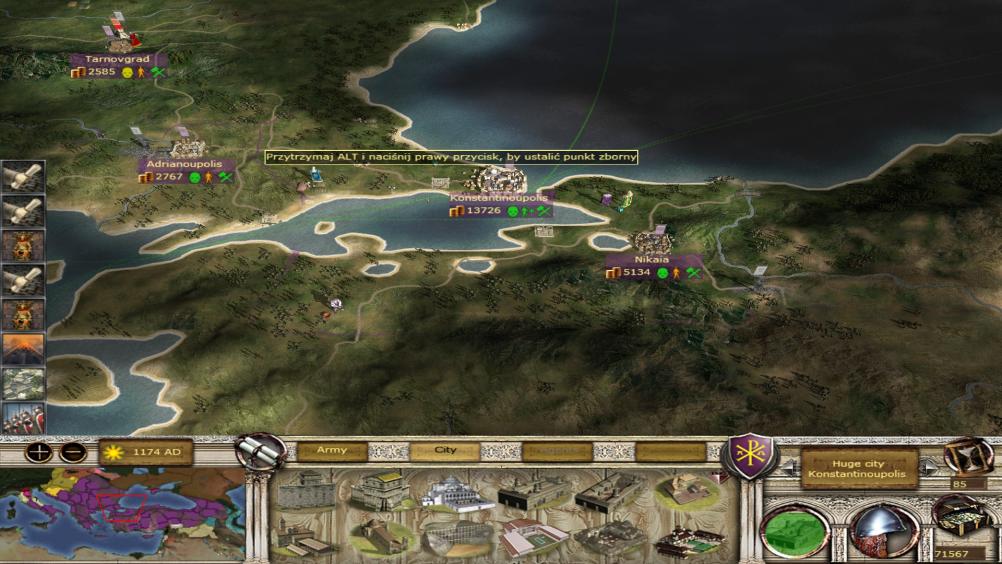The height and width of the screenshot is (564, 1002).
Task: Select the stone walls building icon
Action: (x=306, y=491)
